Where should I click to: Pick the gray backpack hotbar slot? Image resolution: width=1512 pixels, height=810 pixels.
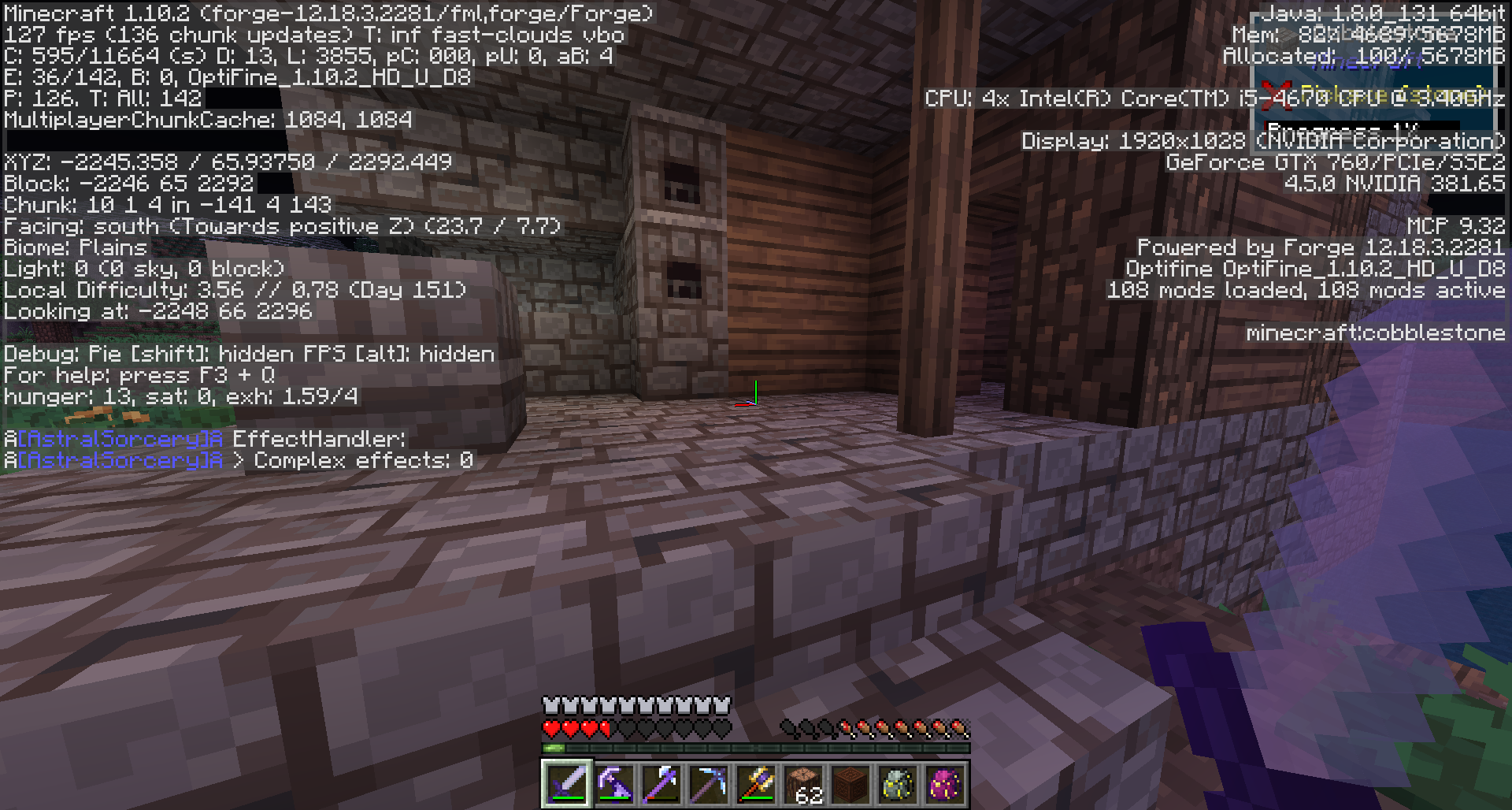point(898,784)
